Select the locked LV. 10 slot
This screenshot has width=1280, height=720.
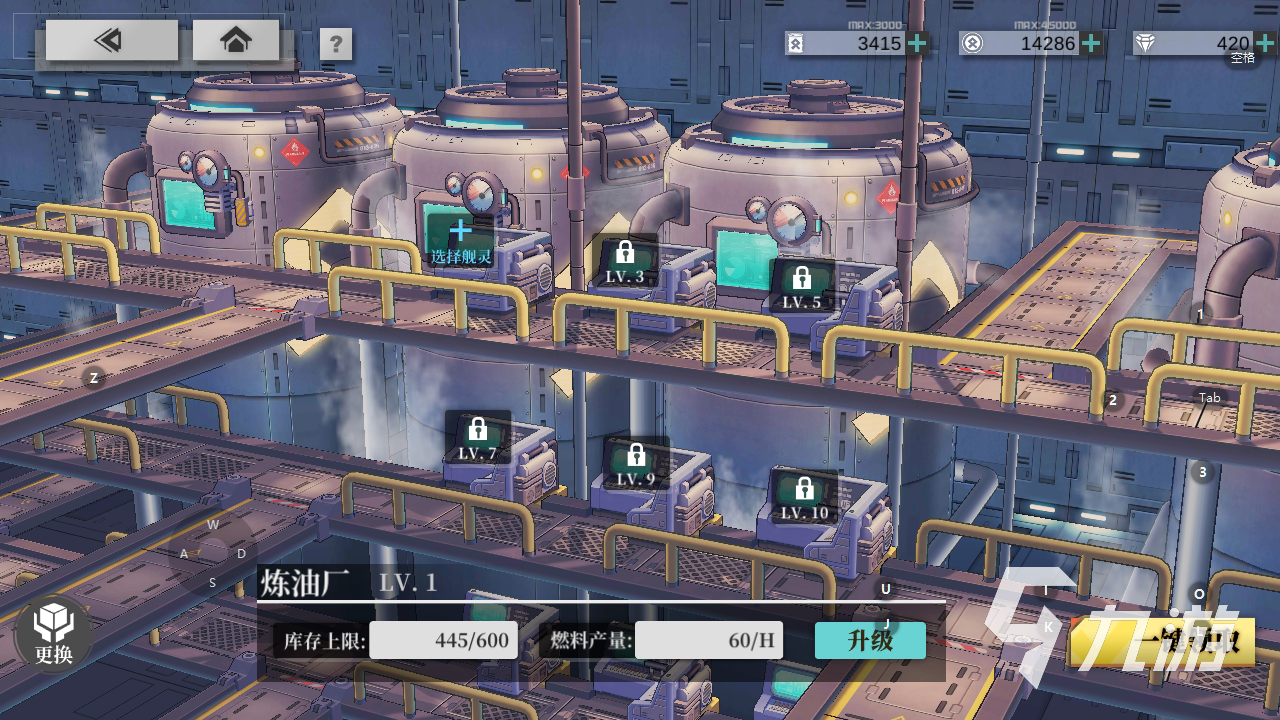pos(804,497)
